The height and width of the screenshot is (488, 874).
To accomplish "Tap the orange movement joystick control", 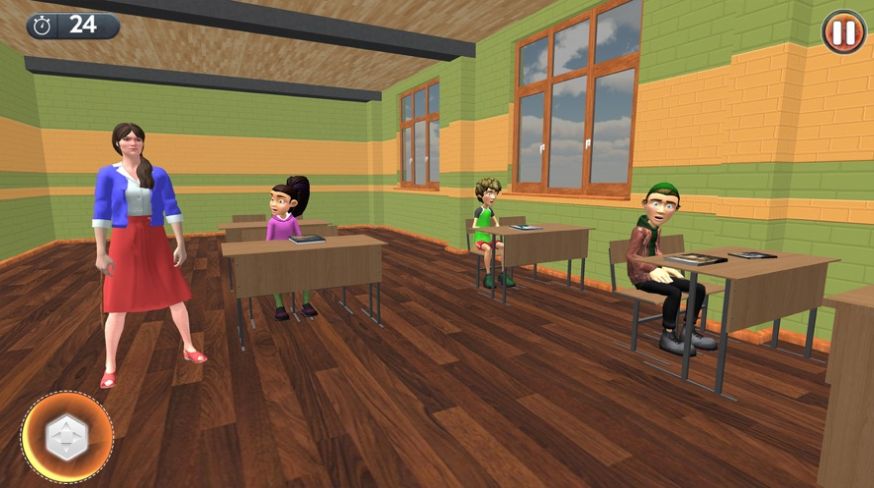I will tap(67, 437).
